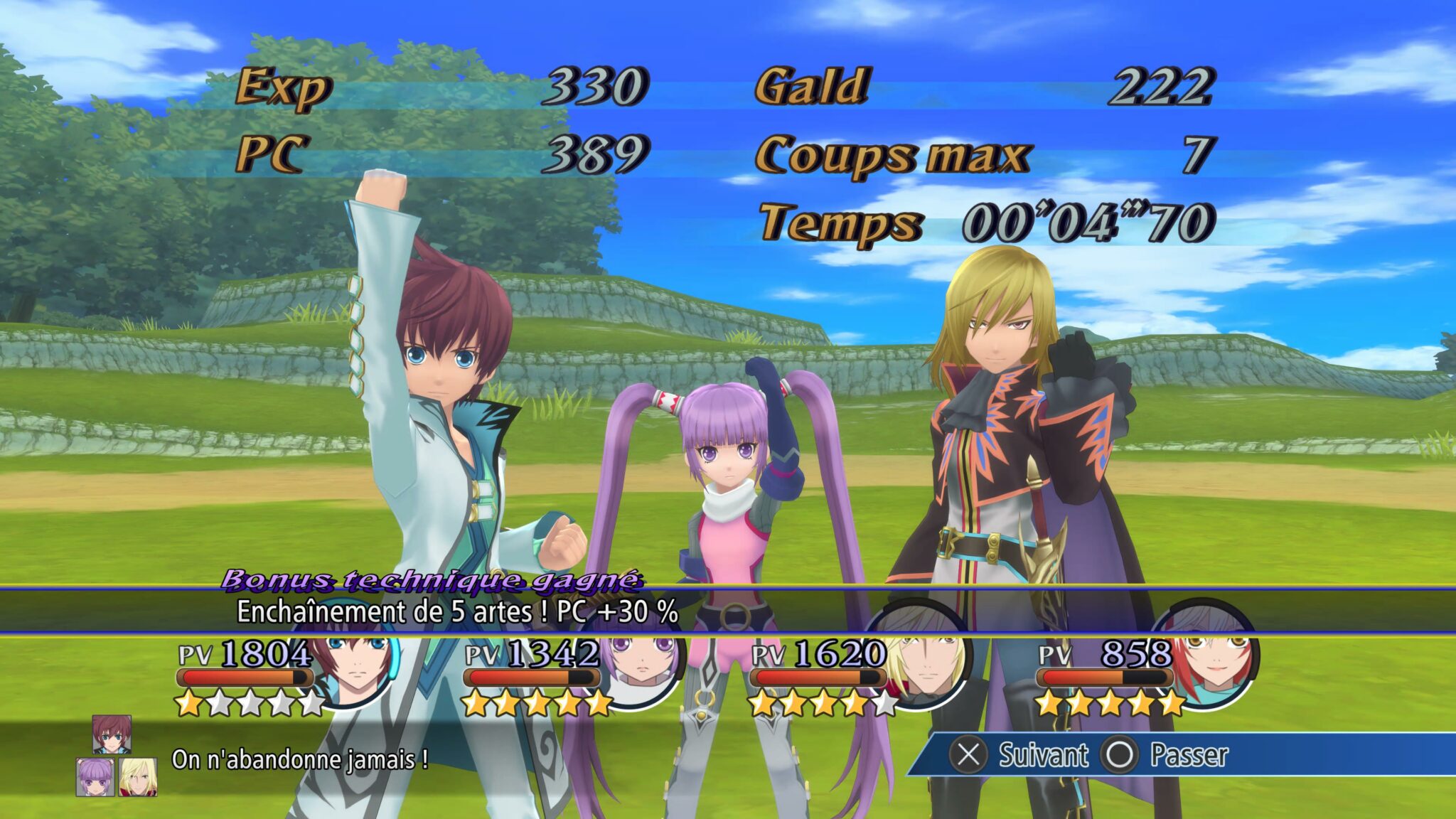This screenshot has height=819, width=1456.
Task: Click the small square Richard speaker thumbnail
Action: tap(138, 777)
